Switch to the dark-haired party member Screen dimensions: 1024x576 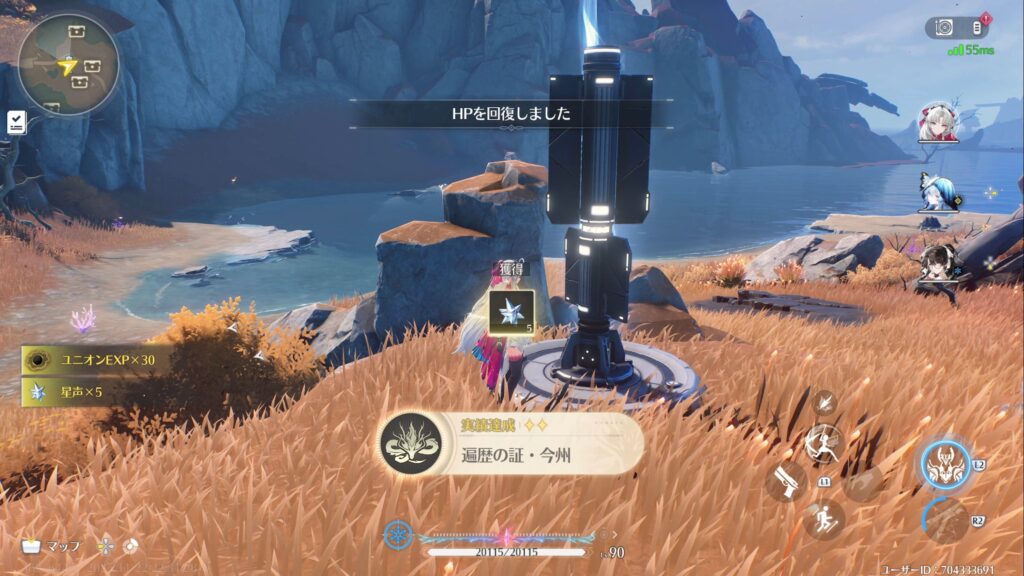(937, 260)
